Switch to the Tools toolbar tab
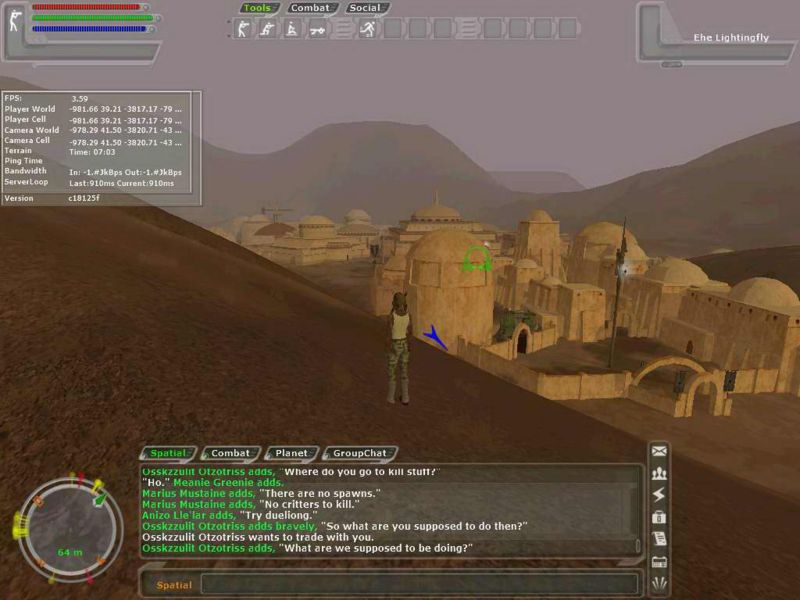The height and width of the screenshot is (600, 800). click(257, 8)
